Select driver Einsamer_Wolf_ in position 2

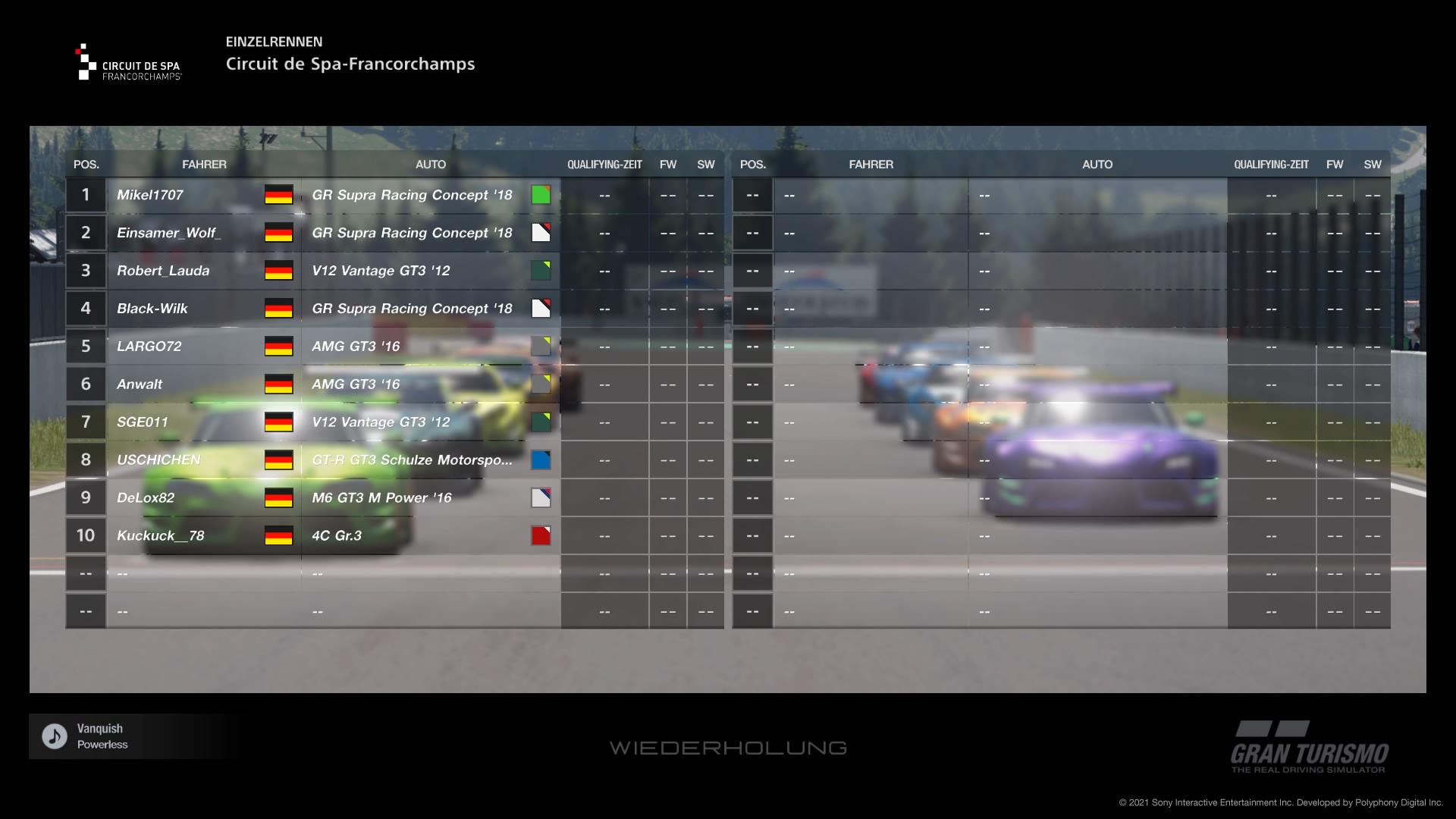pyautogui.click(x=170, y=233)
